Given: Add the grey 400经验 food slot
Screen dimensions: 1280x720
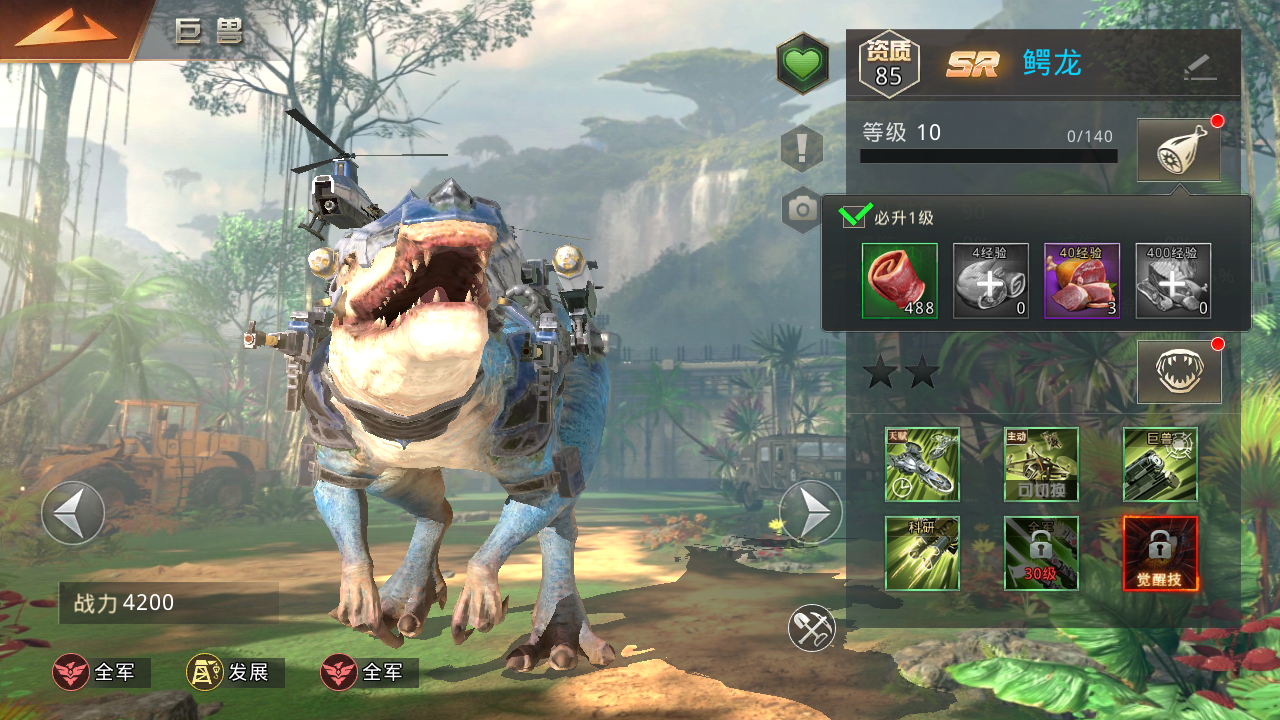Looking at the screenshot, I should [x=1173, y=281].
